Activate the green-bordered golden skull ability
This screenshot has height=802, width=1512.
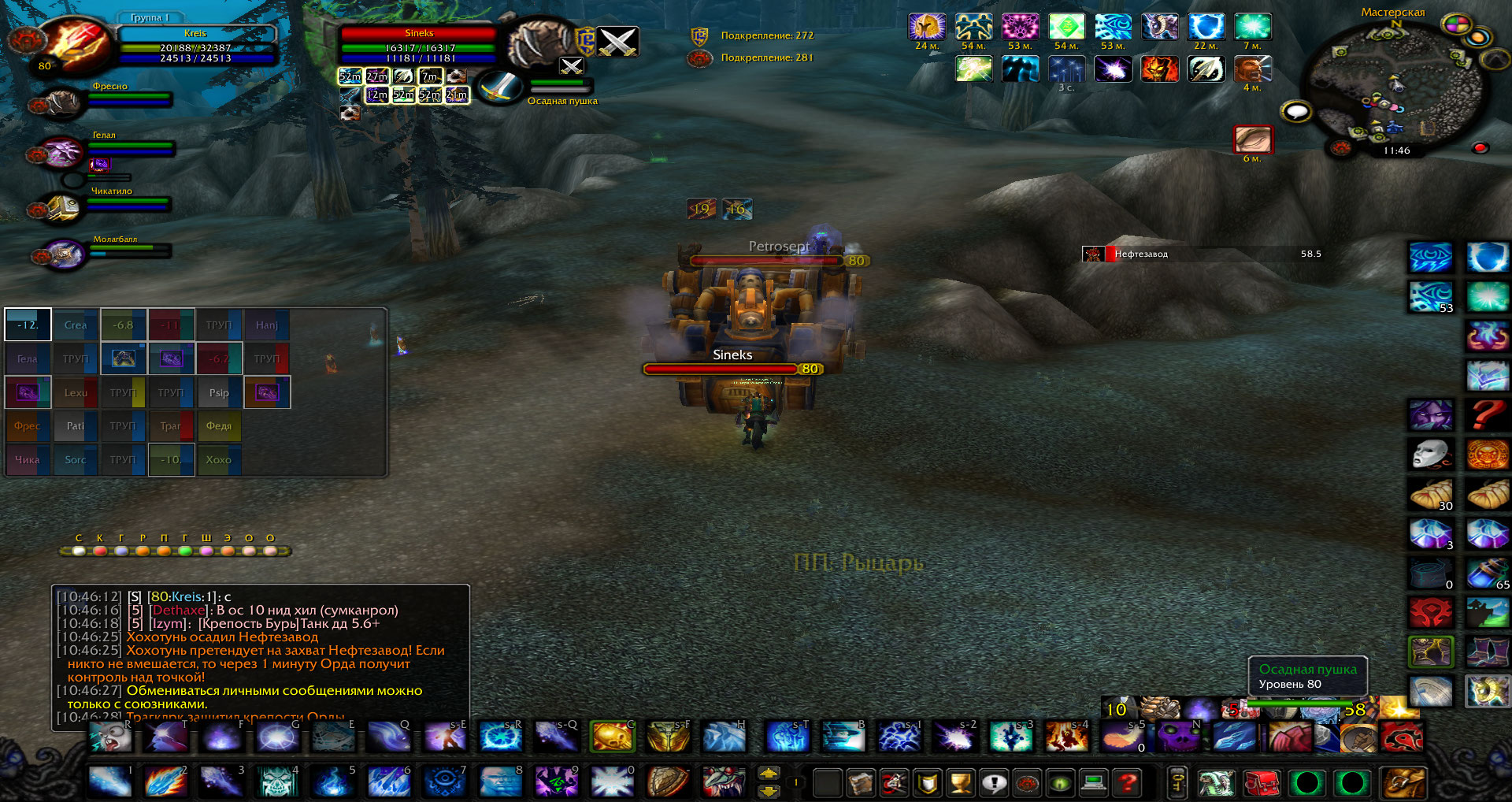coord(613,738)
